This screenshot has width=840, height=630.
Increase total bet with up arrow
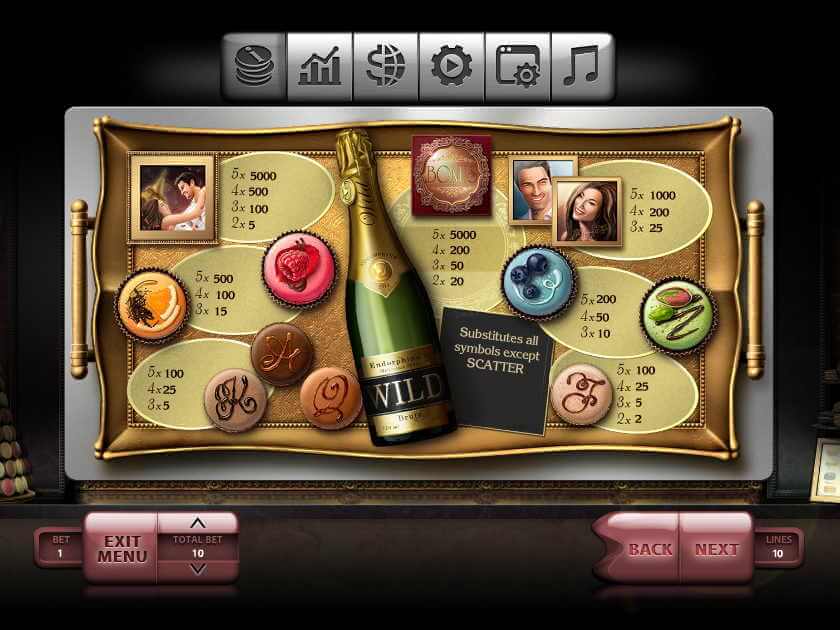click(x=197, y=523)
